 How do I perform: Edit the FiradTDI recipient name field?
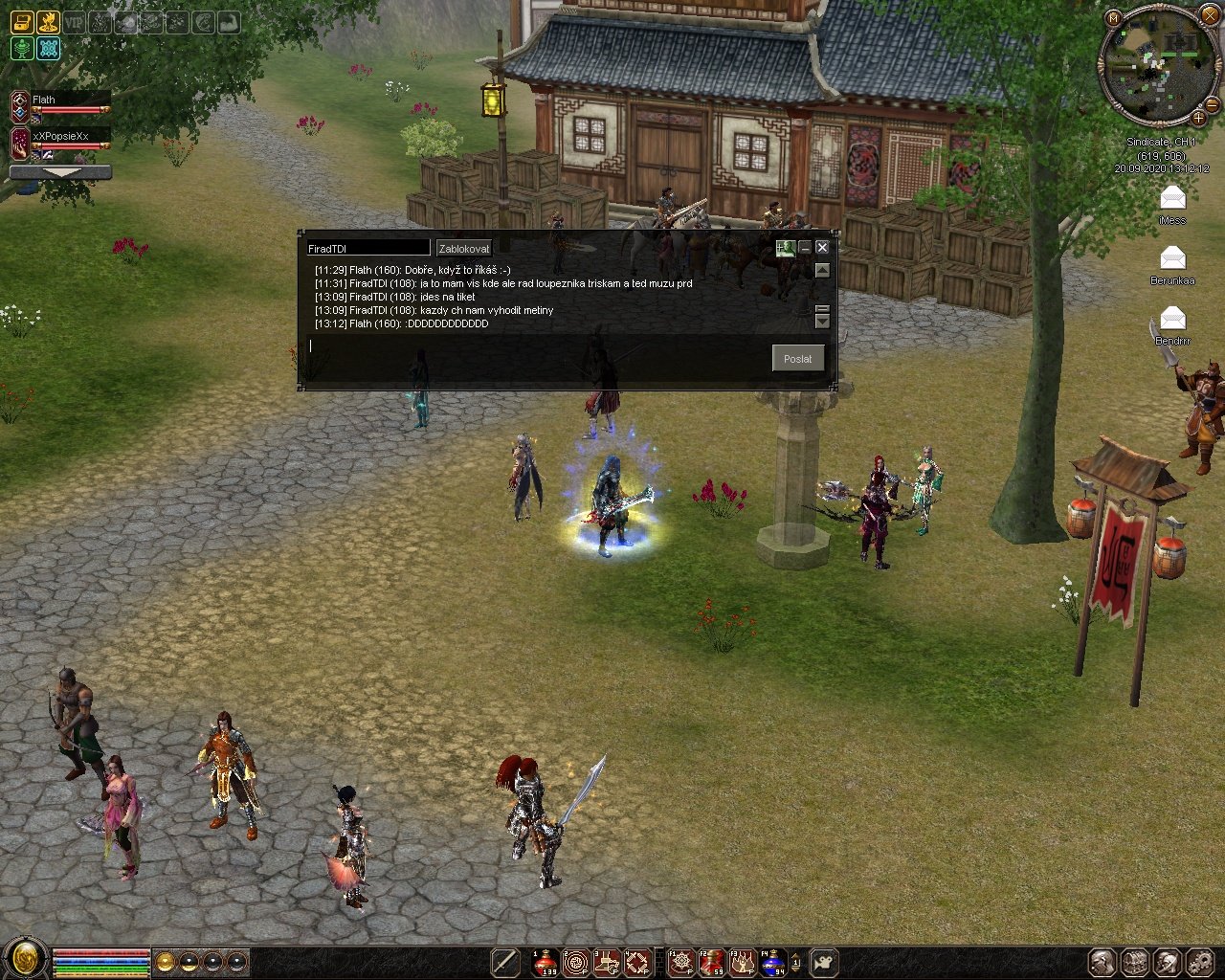pyautogui.click(x=367, y=249)
